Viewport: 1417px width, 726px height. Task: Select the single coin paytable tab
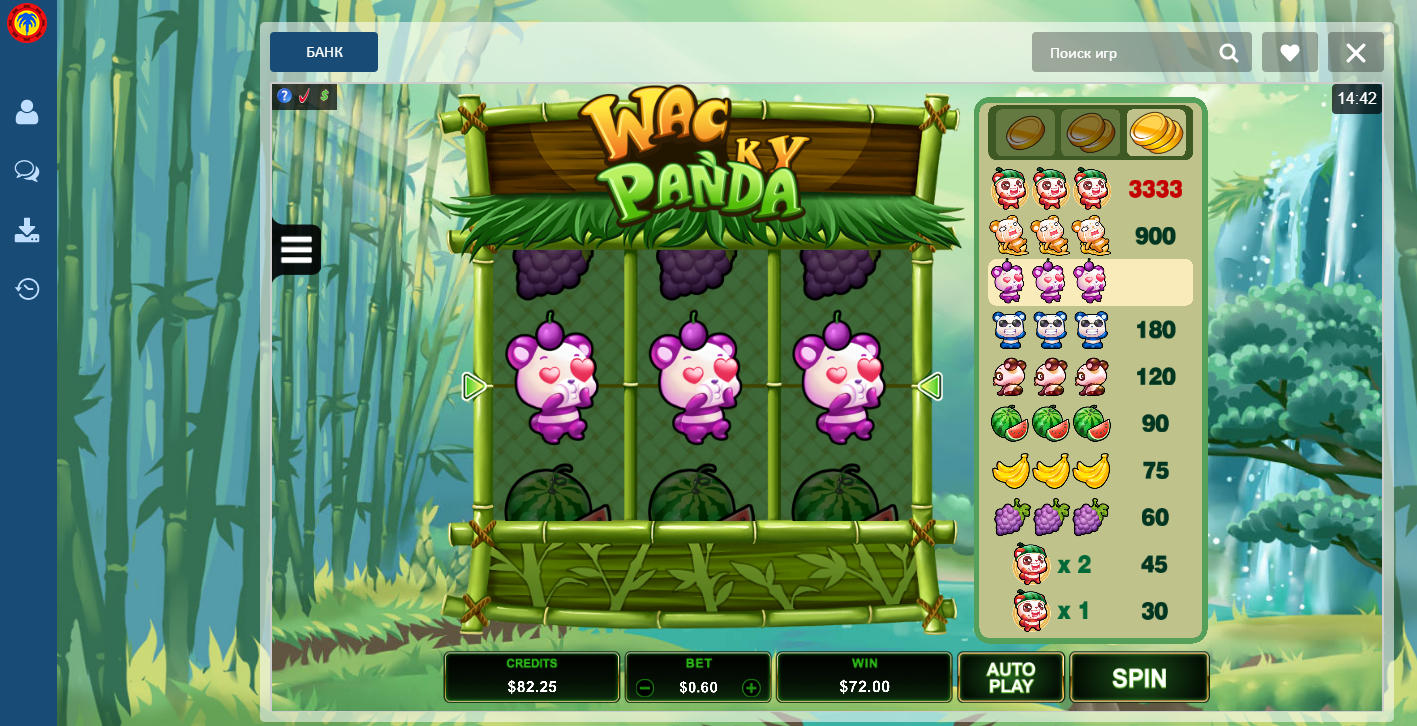click(1024, 132)
